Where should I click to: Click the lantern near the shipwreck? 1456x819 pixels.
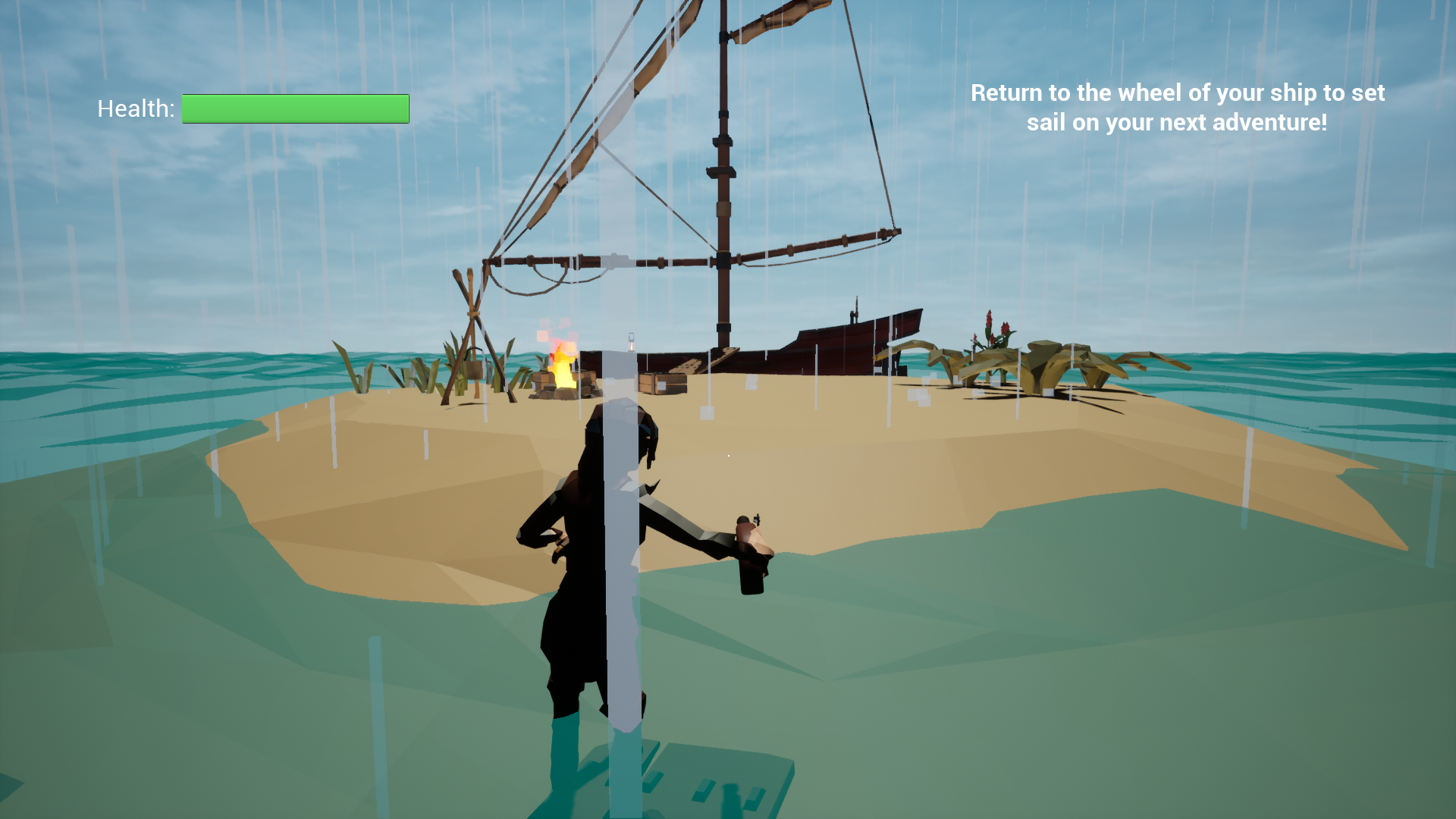point(631,344)
